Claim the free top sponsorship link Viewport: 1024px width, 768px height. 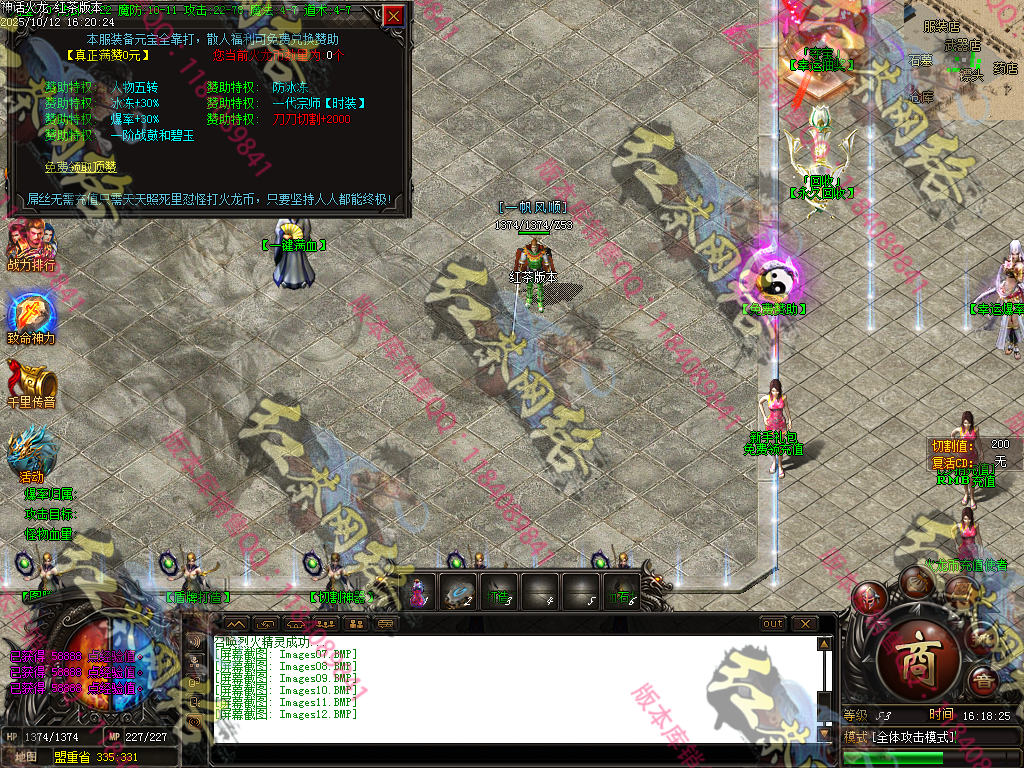coord(80,167)
